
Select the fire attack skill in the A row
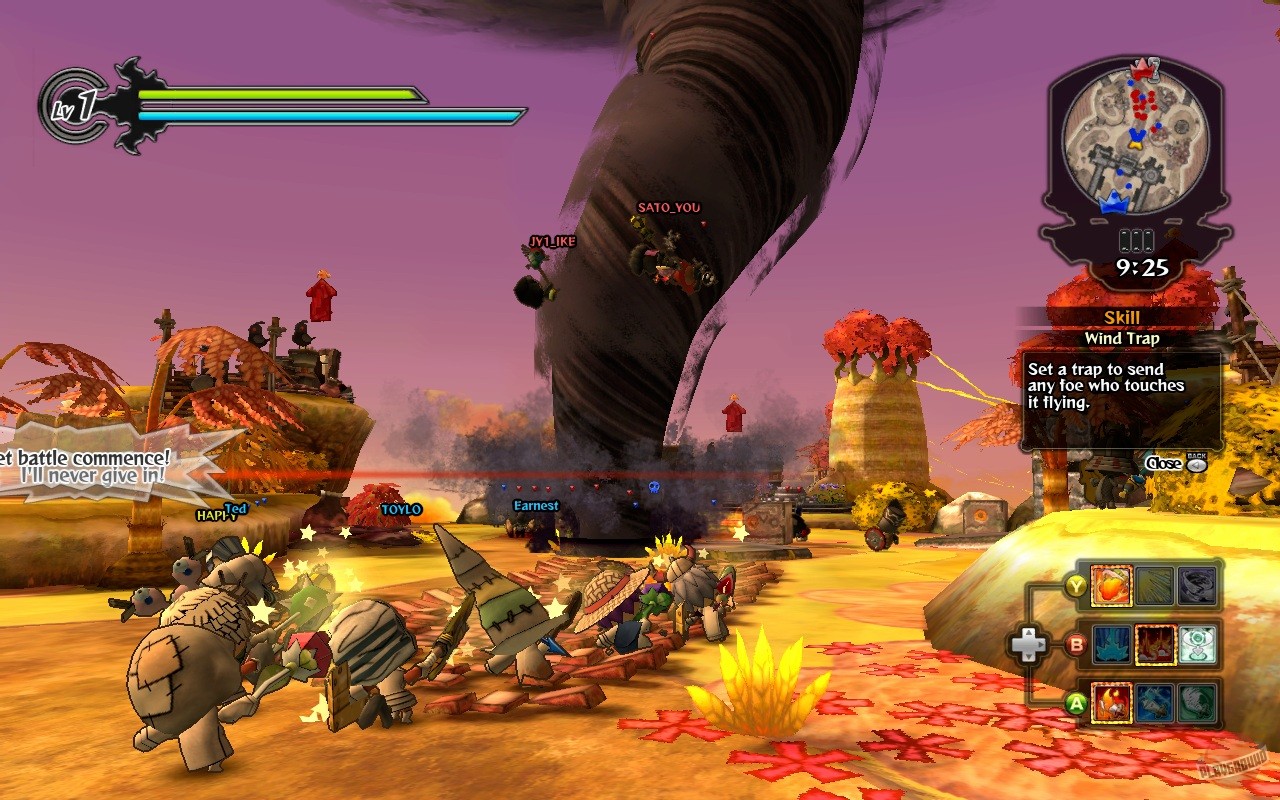tap(1112, 703)
